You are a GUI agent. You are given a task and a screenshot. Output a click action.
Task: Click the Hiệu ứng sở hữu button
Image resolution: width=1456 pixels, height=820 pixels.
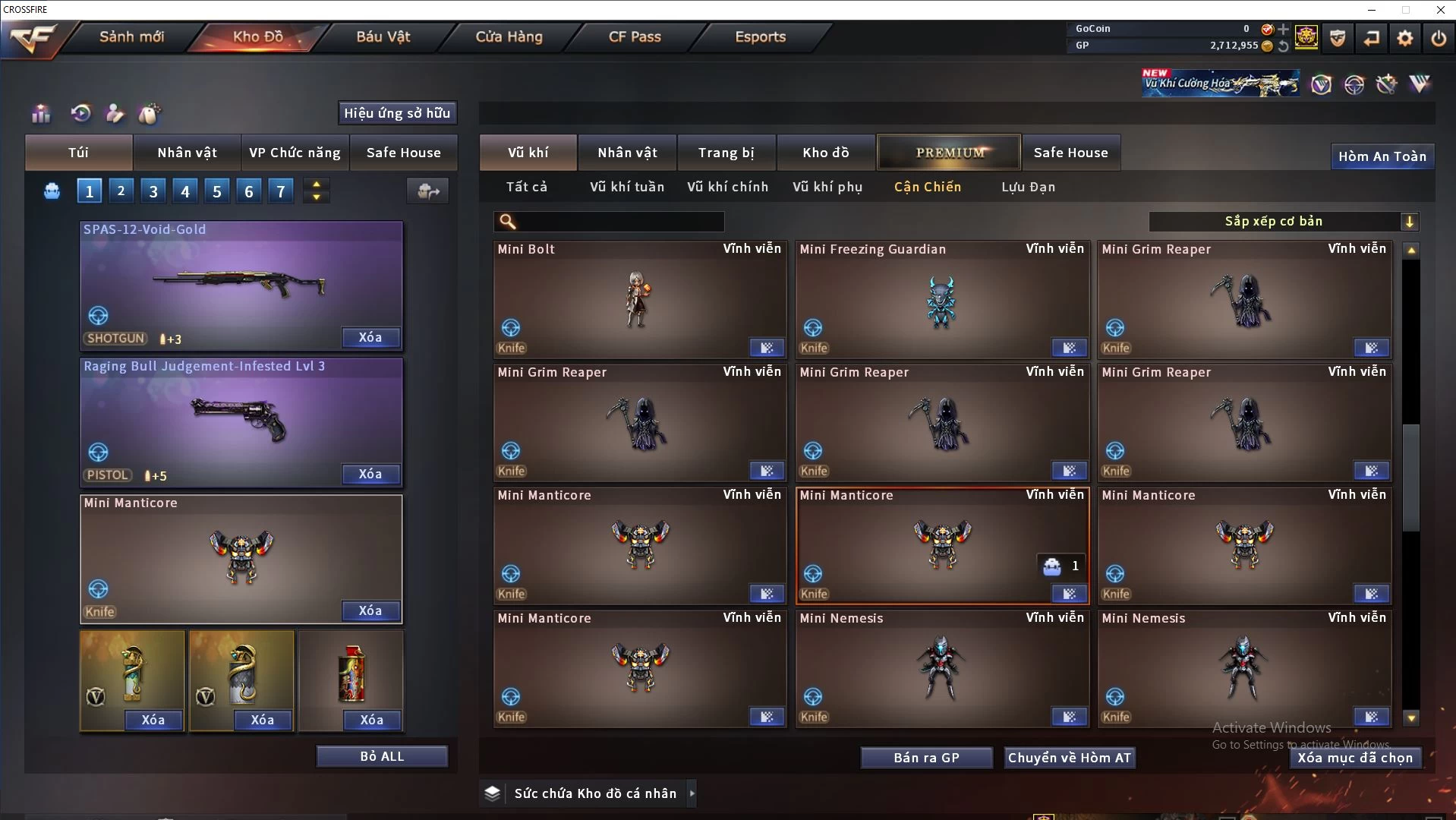[397, 113]
